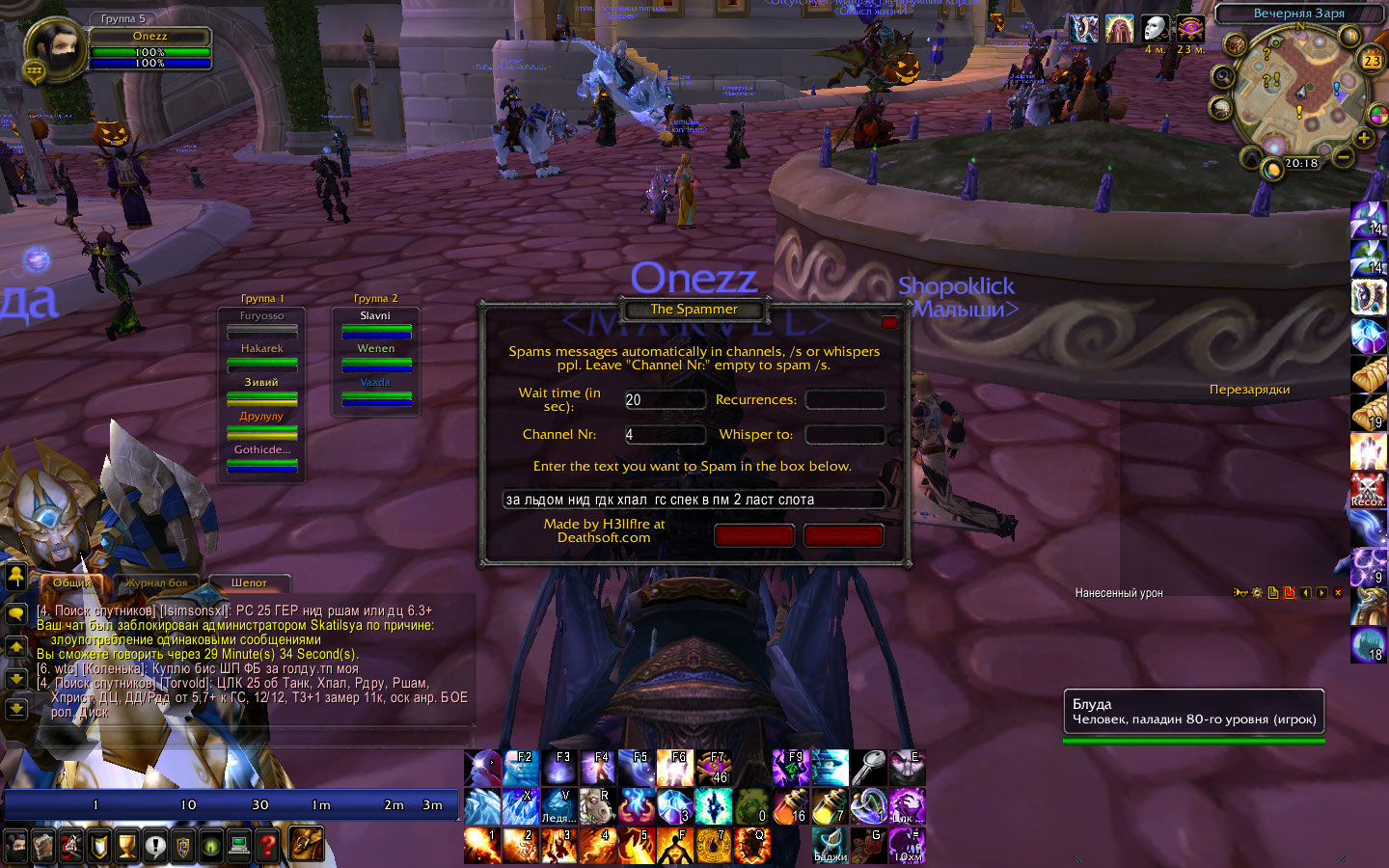This screenshot has height=868, width=1389.
Task: Click the Wait time input field
Action: tap(665, 400)
